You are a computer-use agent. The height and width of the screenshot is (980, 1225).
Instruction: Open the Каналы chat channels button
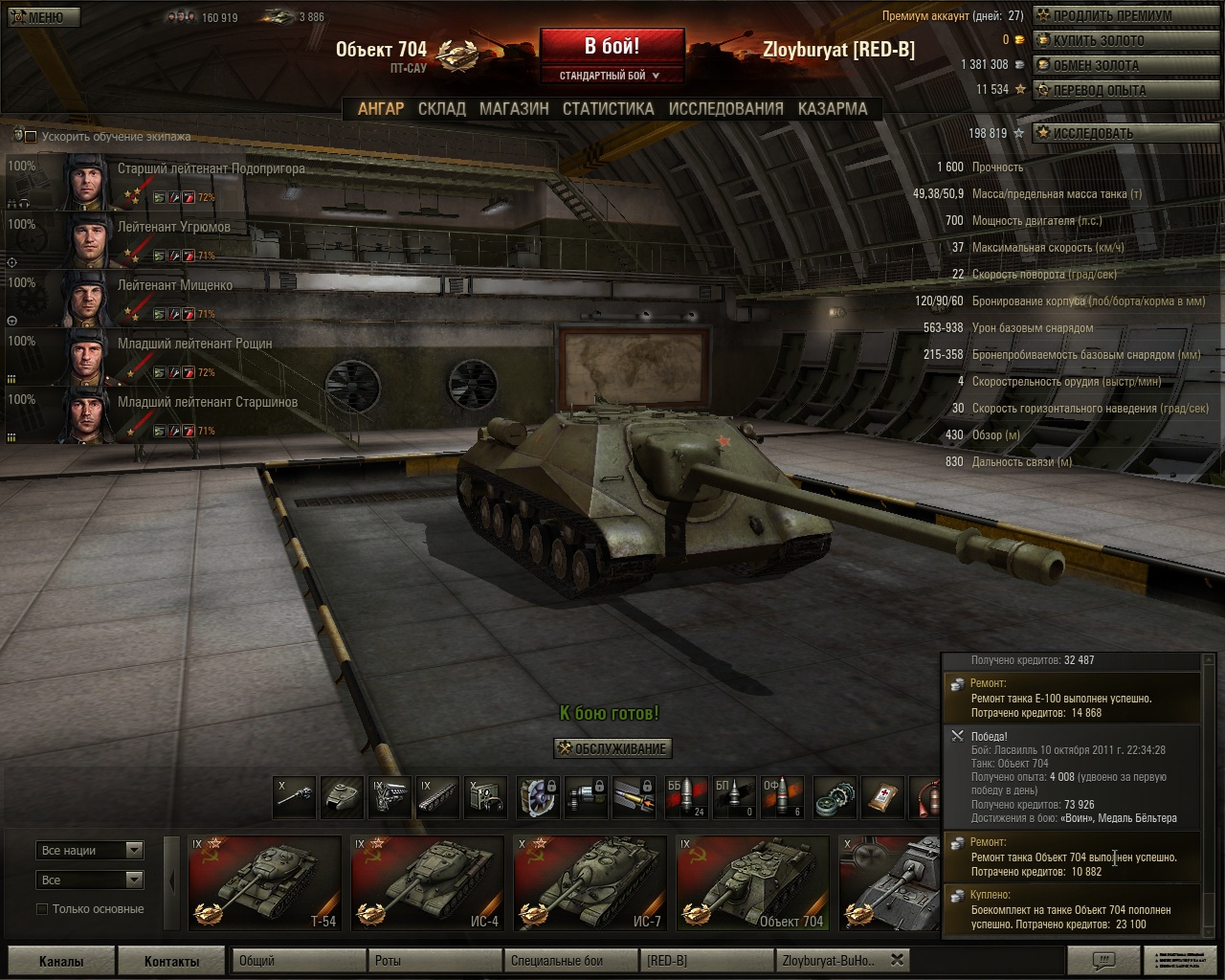61,961
